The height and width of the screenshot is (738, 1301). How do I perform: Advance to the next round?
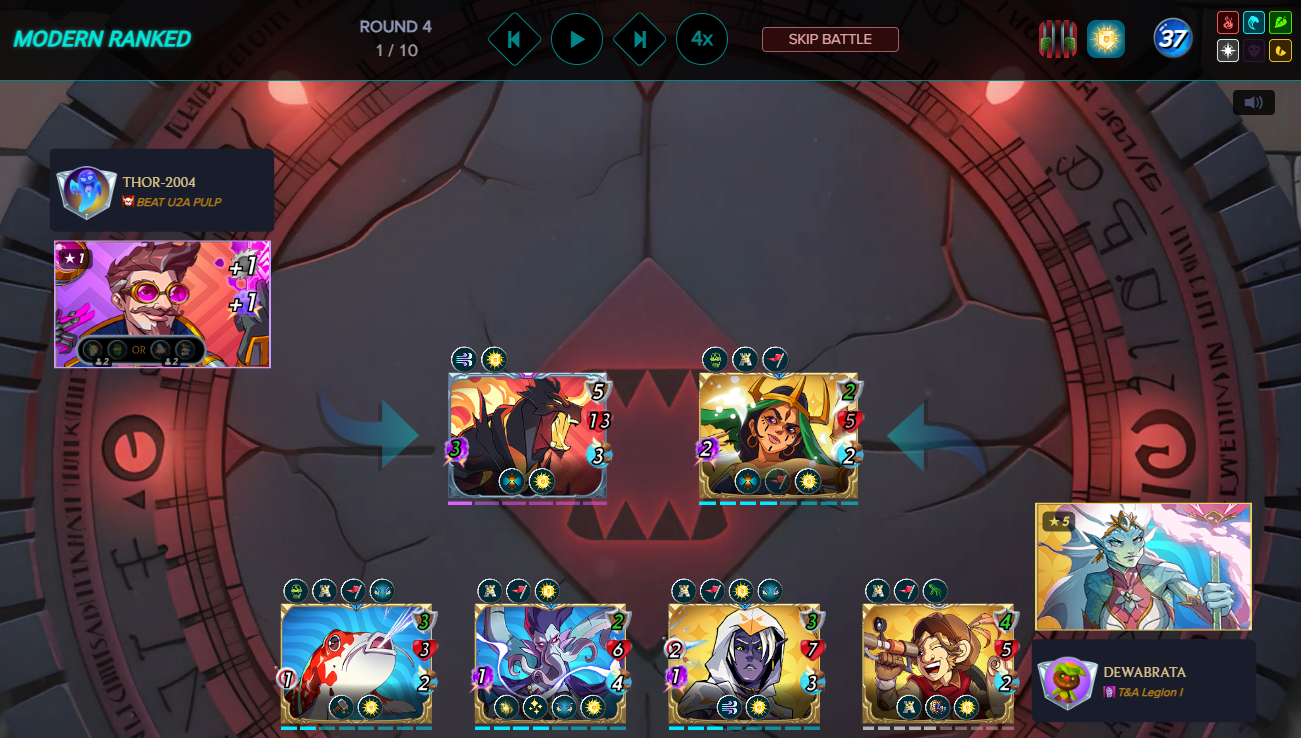[640, 39]
